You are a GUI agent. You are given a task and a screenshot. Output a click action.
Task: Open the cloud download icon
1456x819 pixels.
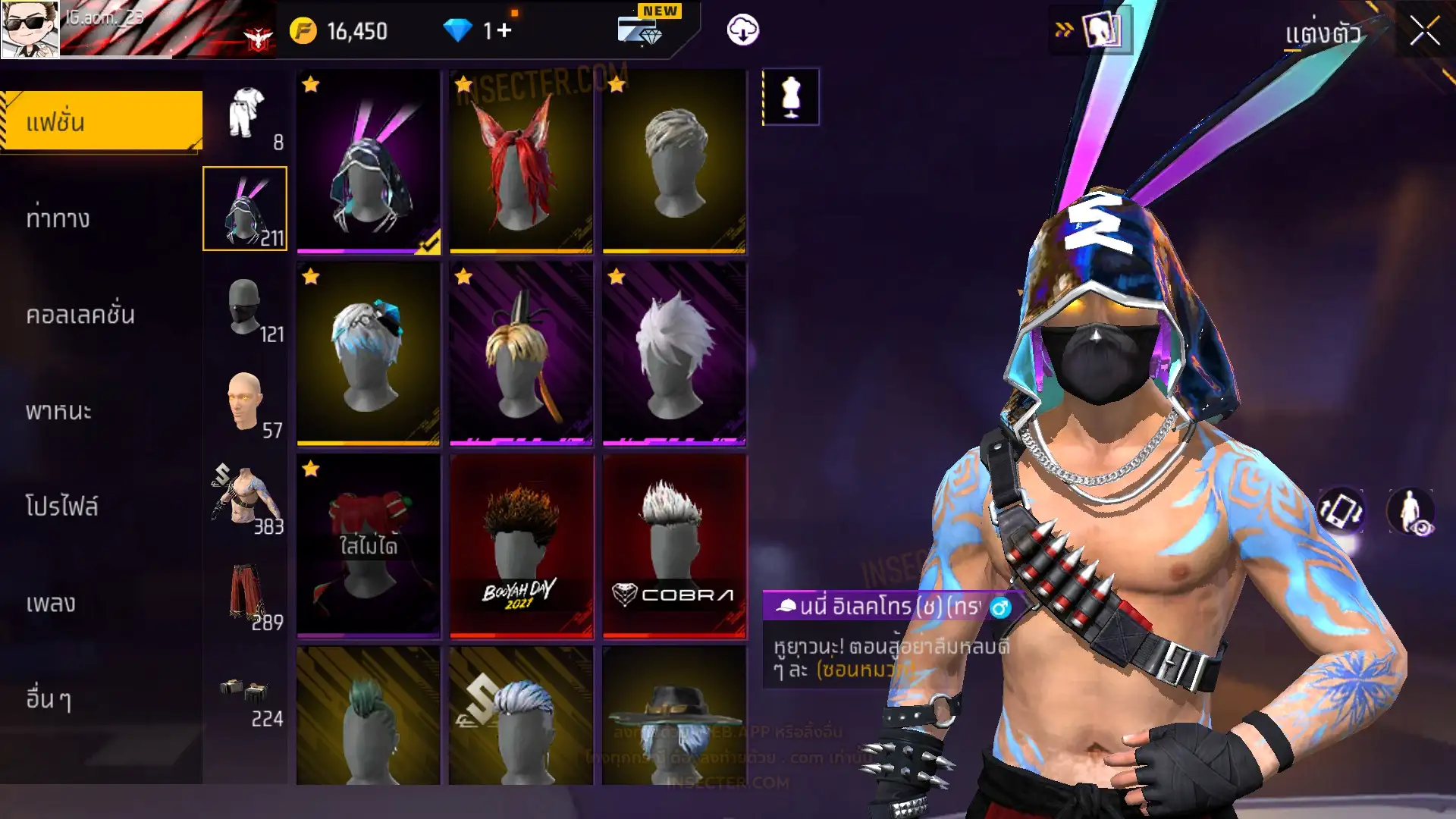tap(742, 30)
